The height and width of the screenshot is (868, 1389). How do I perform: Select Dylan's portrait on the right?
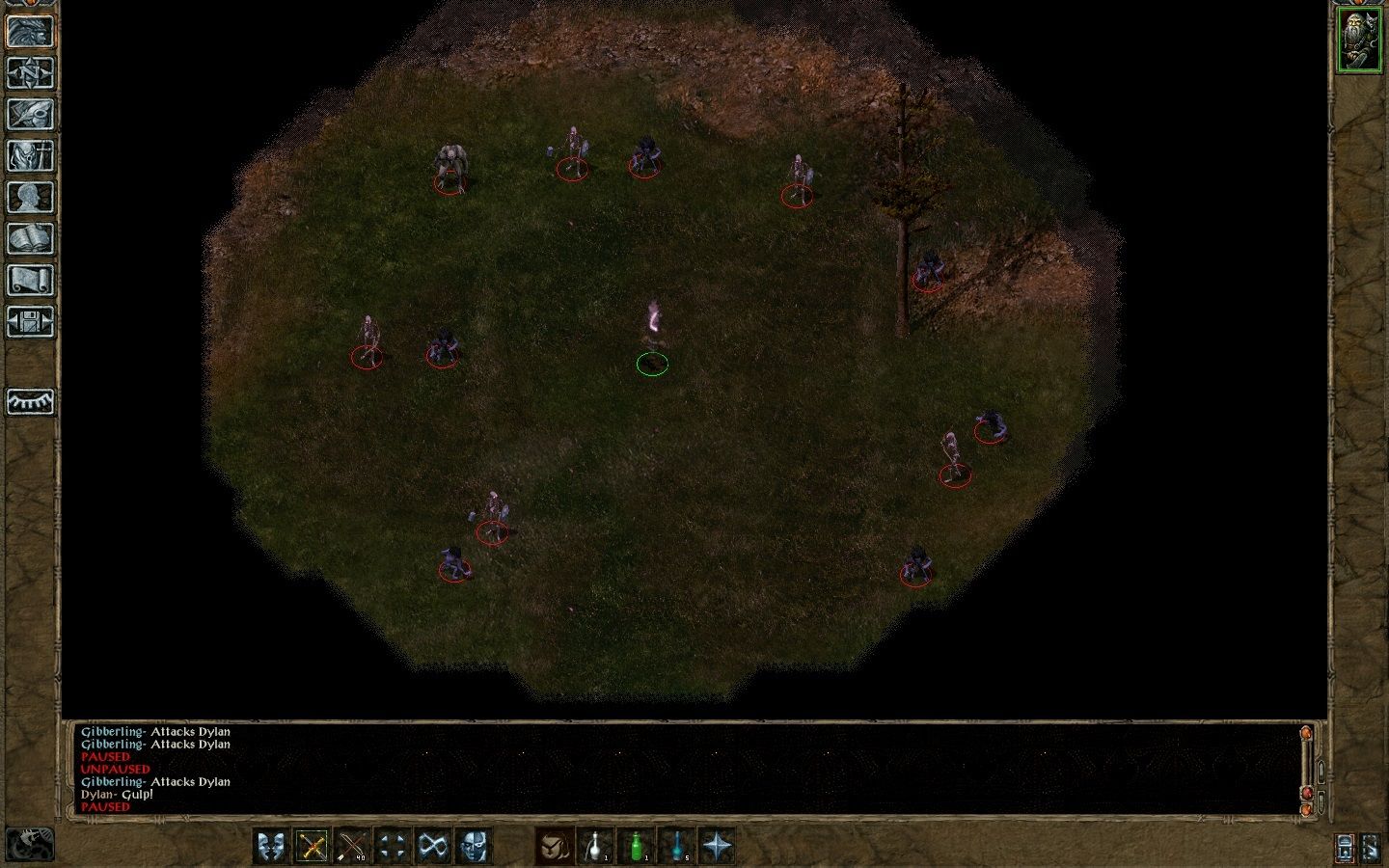(1358, 39)
